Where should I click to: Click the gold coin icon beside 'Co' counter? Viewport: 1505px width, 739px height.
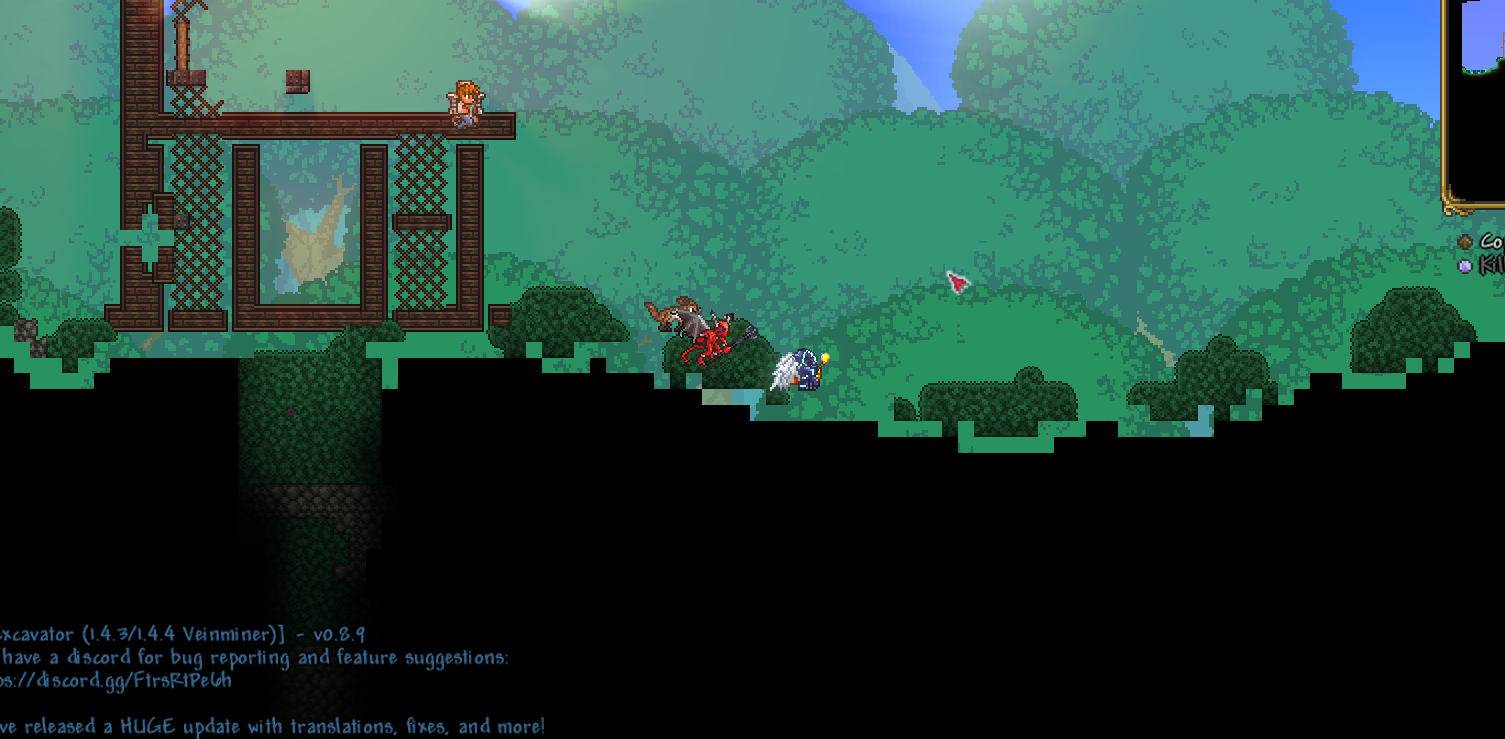point(1465,241)
